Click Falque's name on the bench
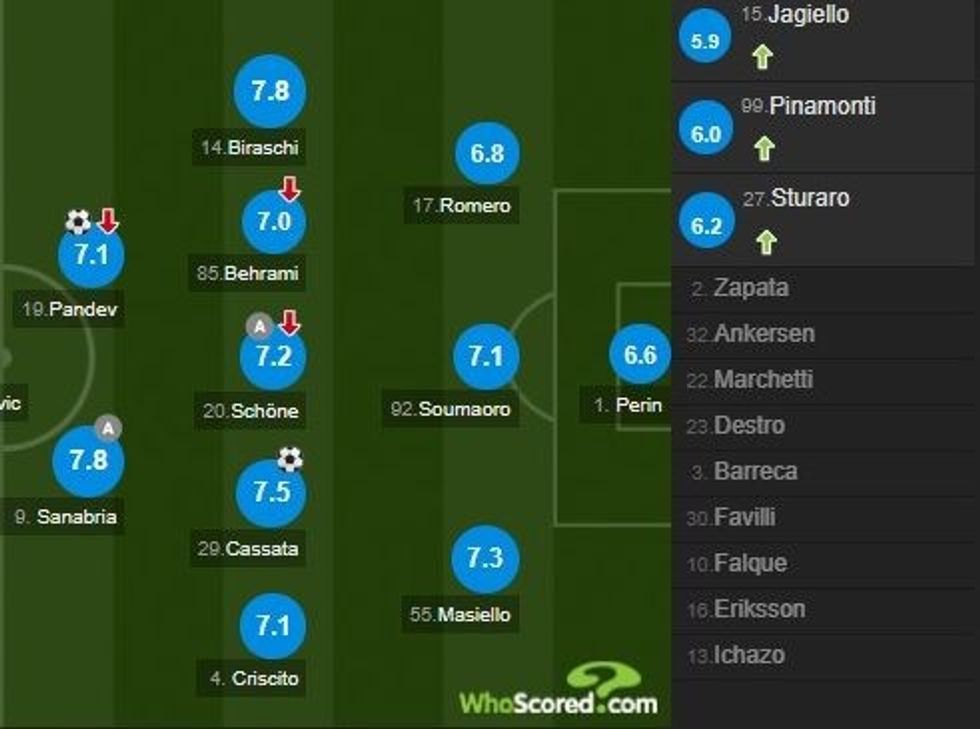Screen dimensions: 980x729 pos(749,564)
